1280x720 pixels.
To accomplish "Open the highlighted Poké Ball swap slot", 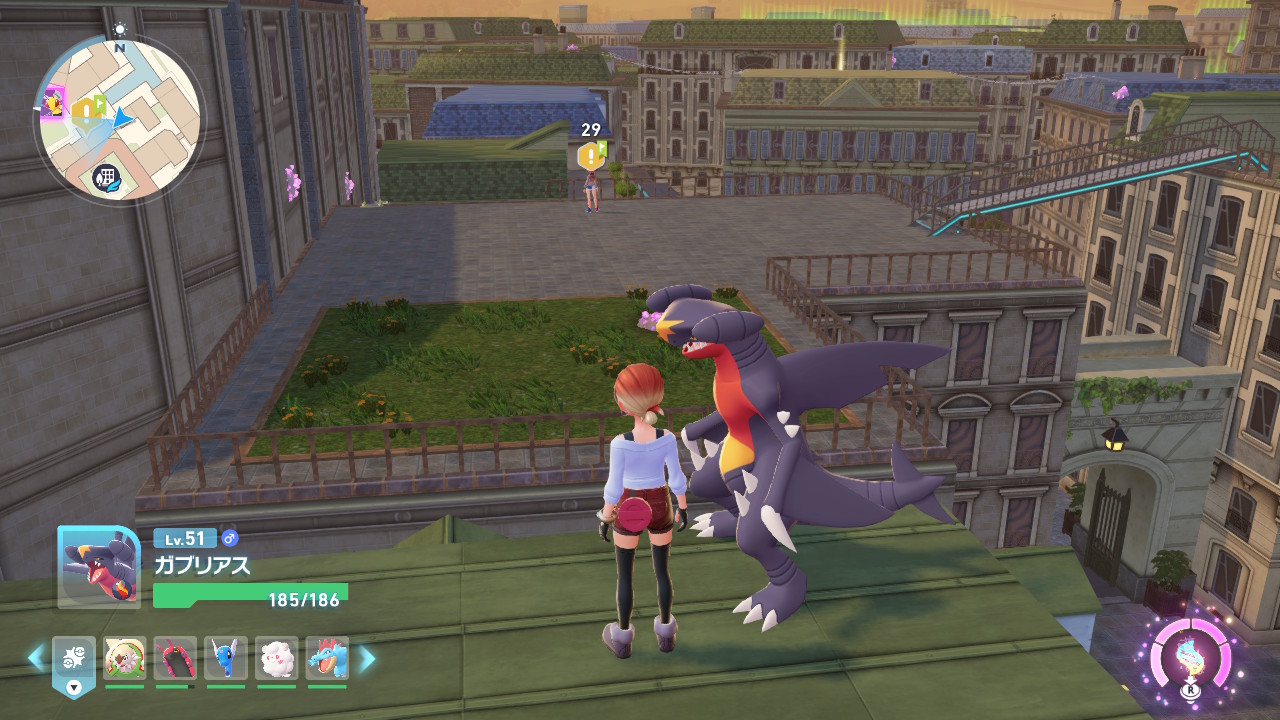I will (74, 662).
